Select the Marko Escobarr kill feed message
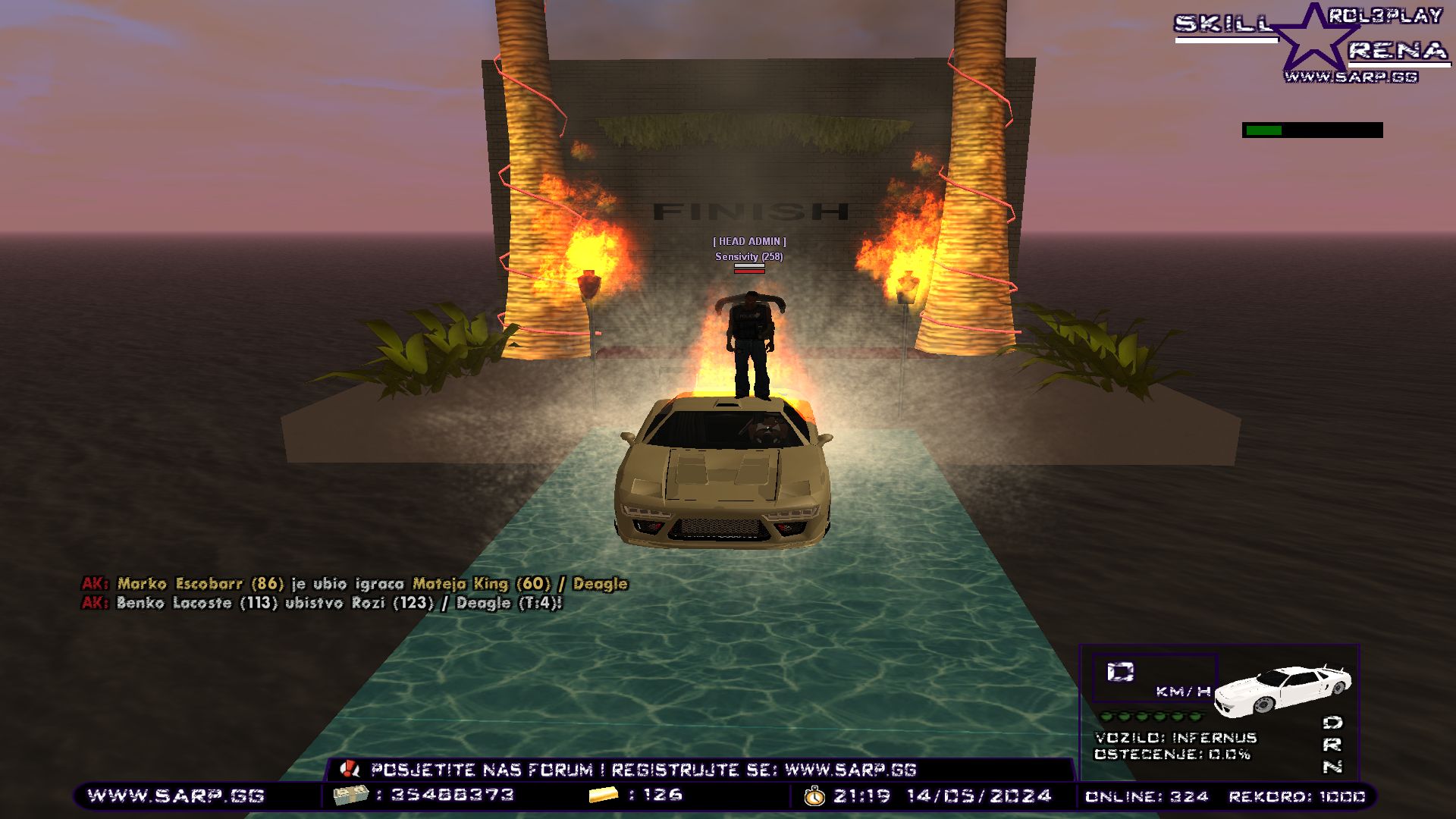This screenshot has height=819, width=1456. pos(355,584)
